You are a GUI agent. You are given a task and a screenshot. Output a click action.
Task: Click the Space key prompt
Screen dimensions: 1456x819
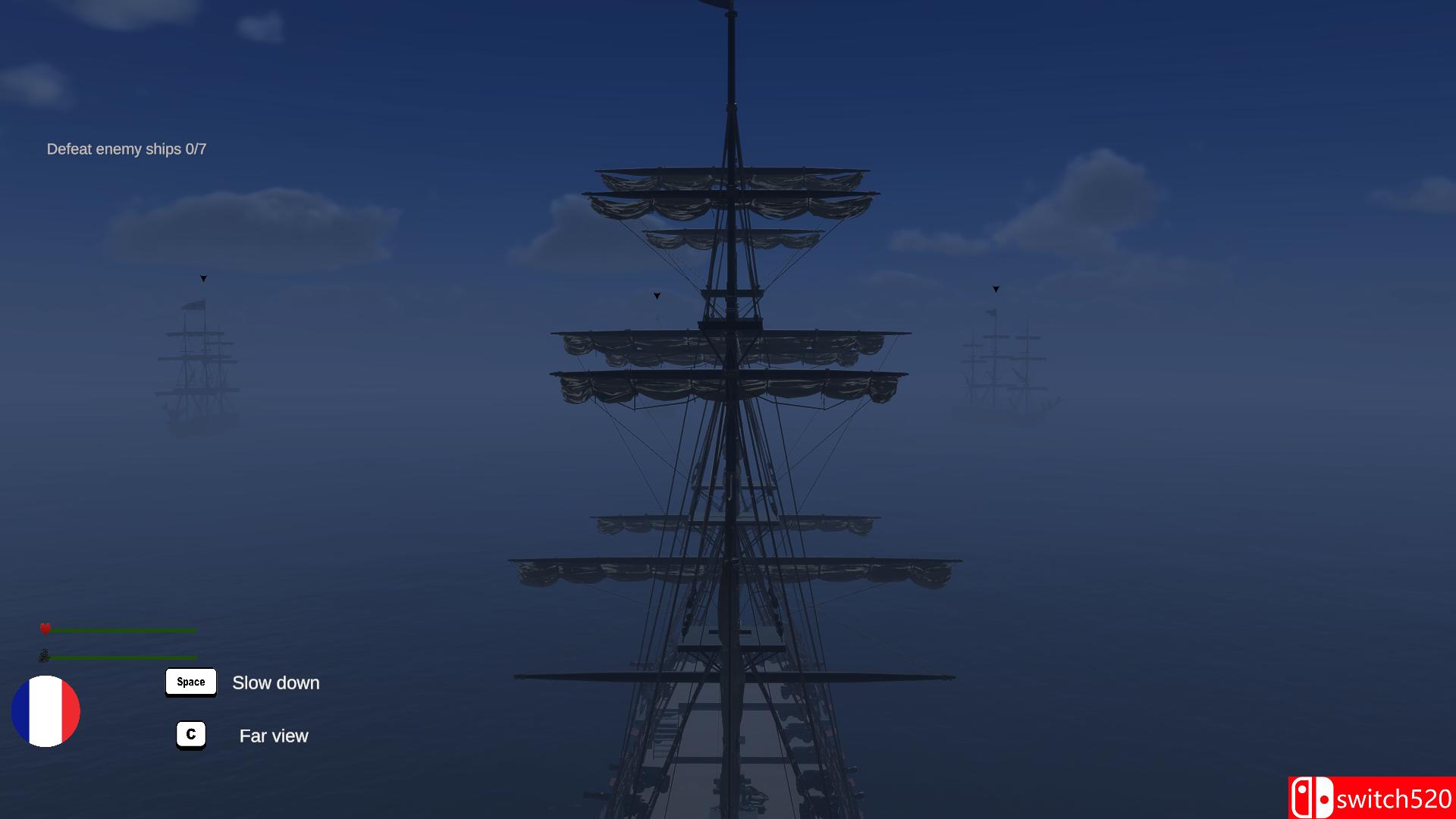click(x=190, y=682)
